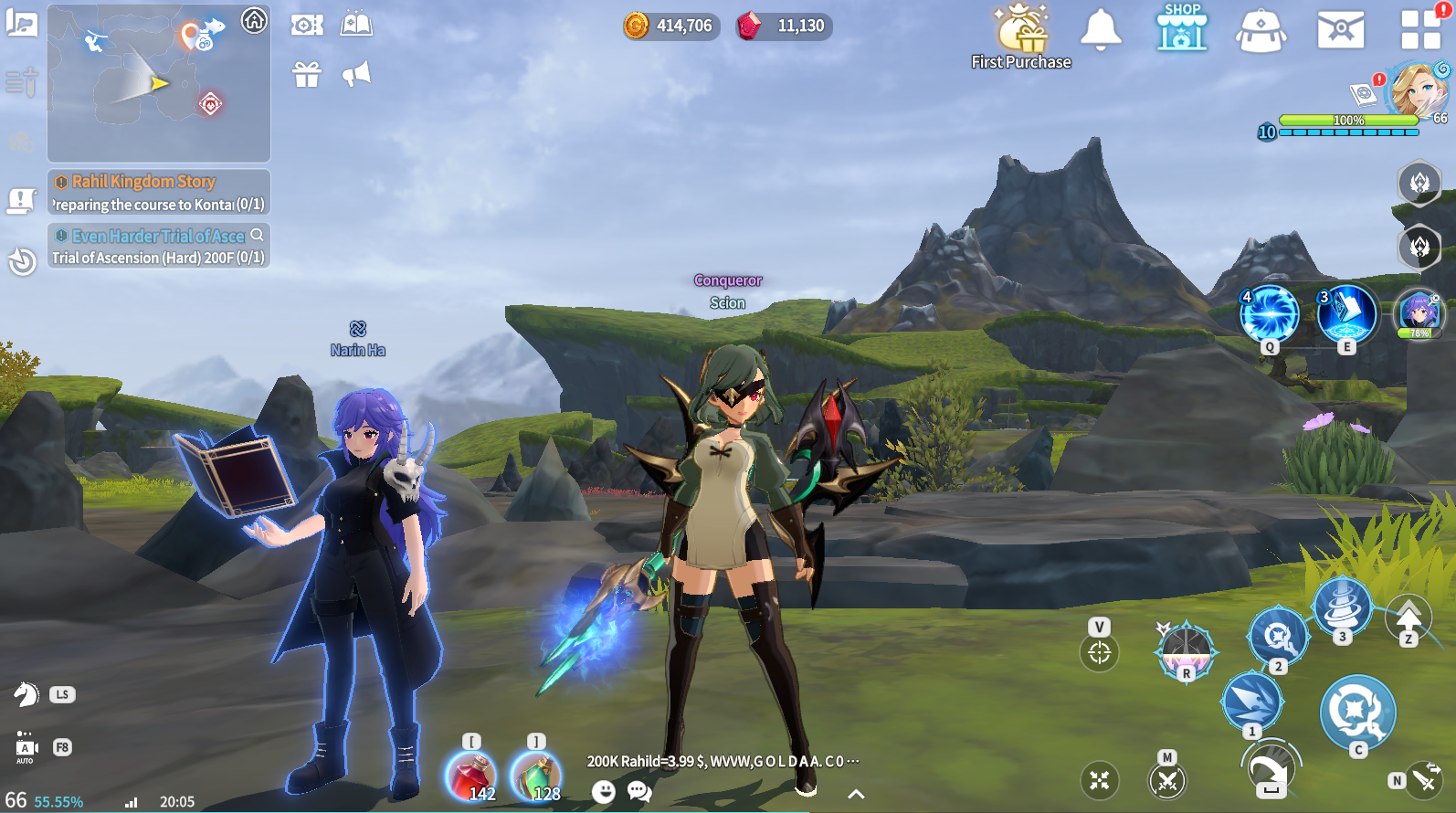This screenshot has width=1456, height=813.
Task: Open the mail envelope
Action: pos(1340,29)
